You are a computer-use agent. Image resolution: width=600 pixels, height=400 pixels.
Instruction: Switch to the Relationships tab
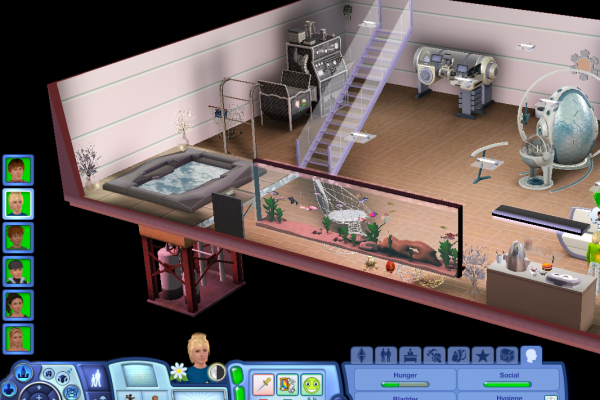pyautogui.click(x=386, y=355)
